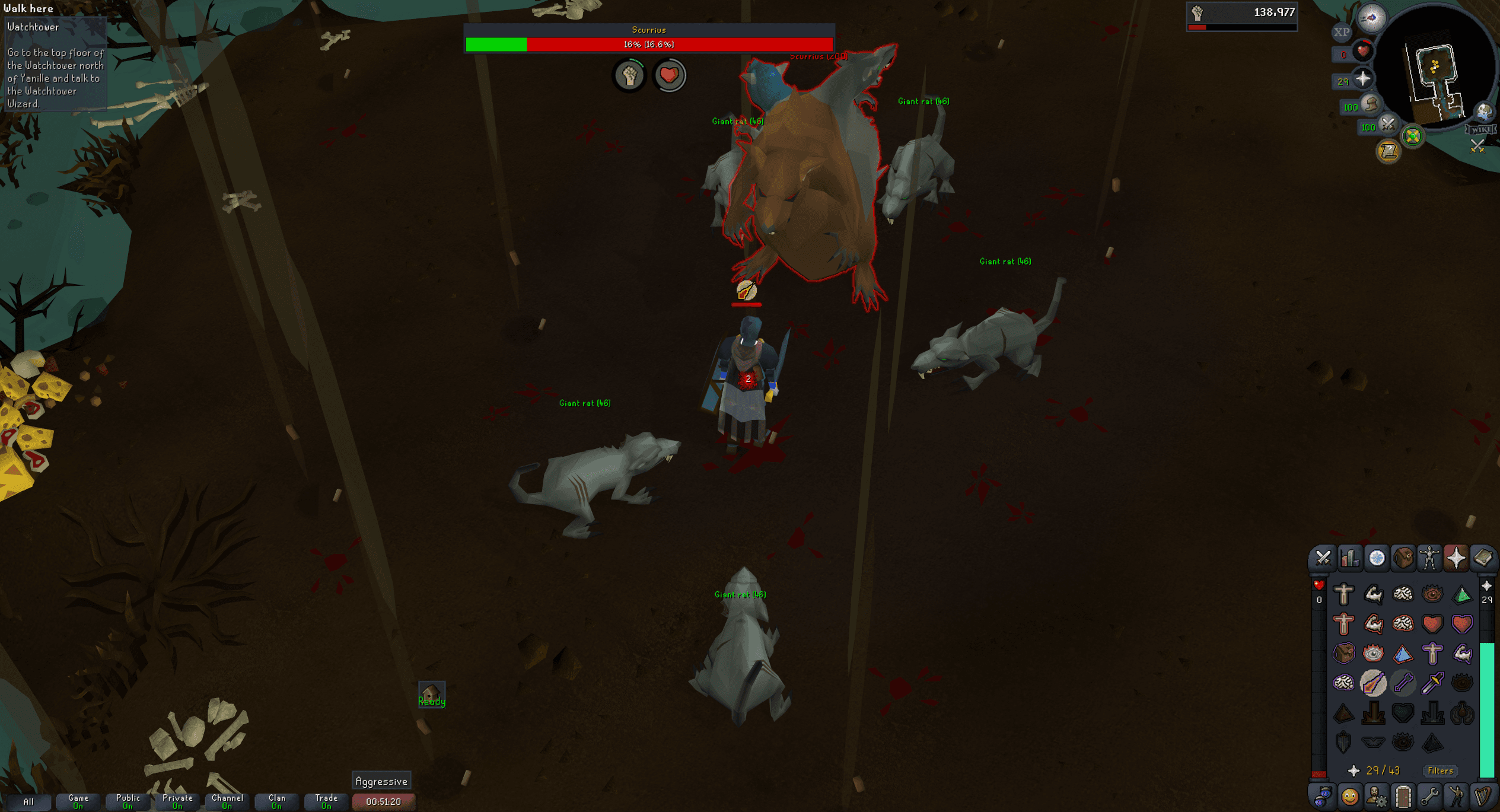The image size is (1500, 812).
Task: View the Equipment worn-armour tab
Action: coord(1431,558)
